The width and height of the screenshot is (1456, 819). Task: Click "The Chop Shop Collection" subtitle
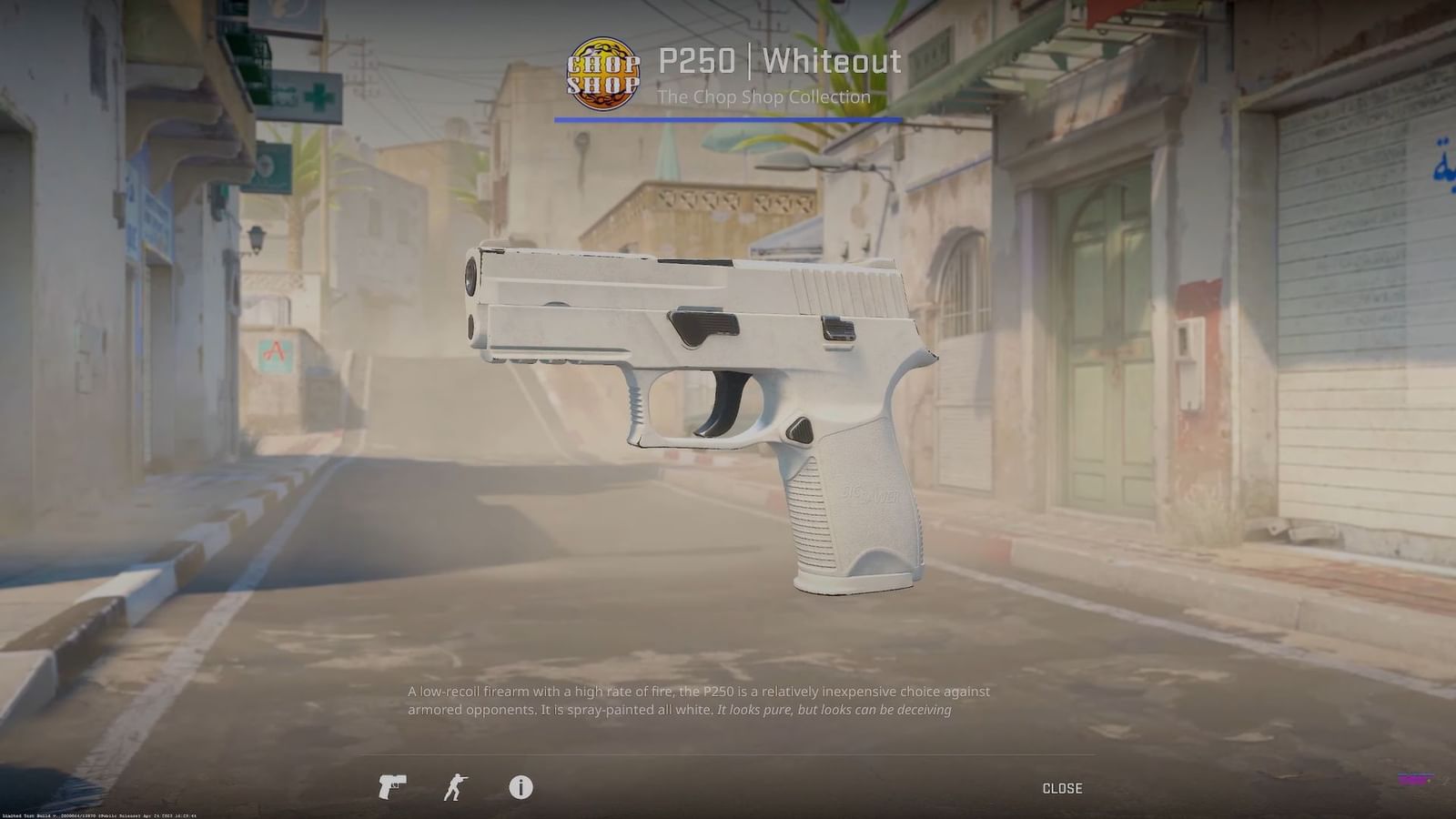(x=764, y=96)
